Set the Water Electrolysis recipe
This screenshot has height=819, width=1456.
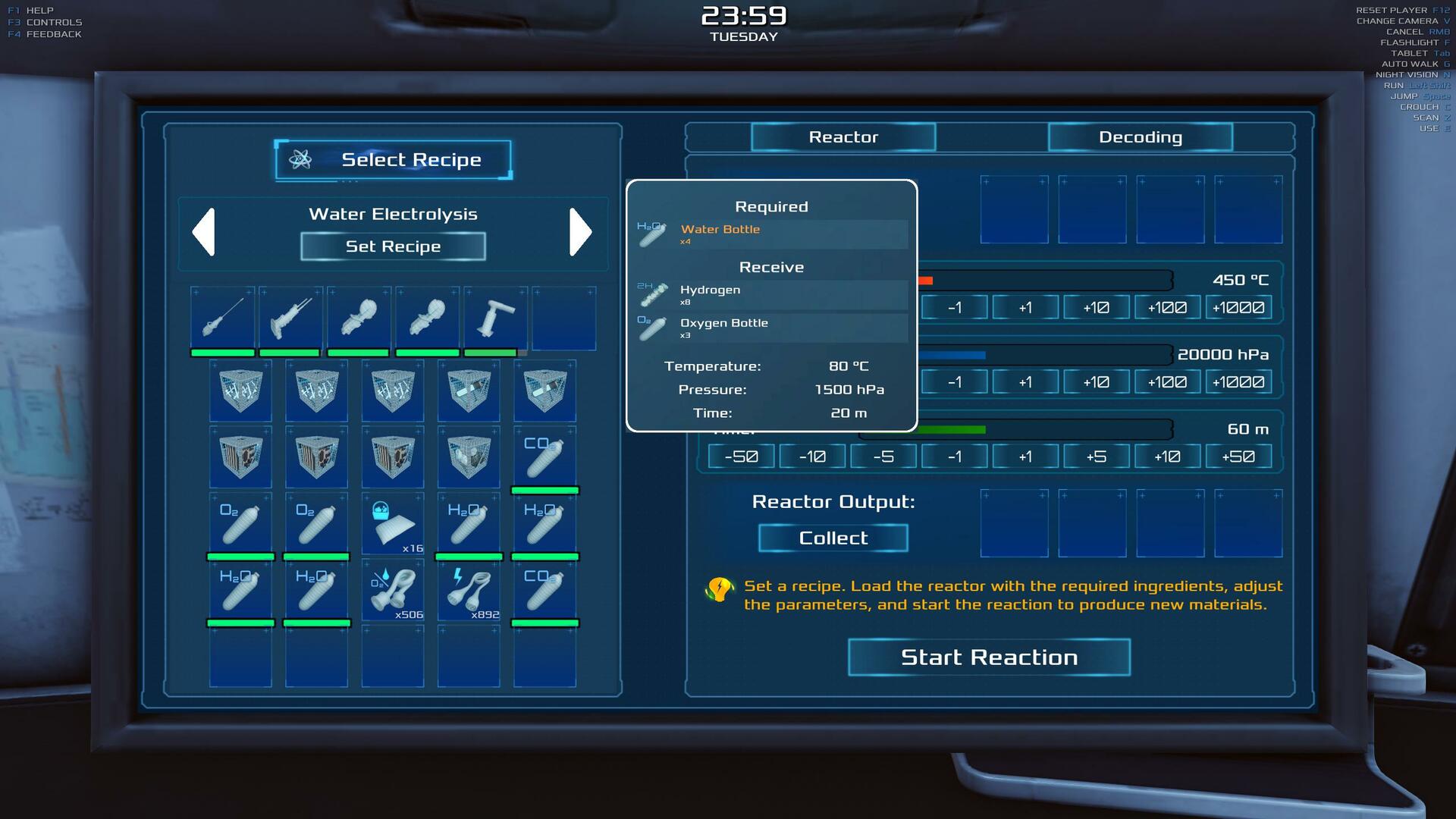[393, 246]
